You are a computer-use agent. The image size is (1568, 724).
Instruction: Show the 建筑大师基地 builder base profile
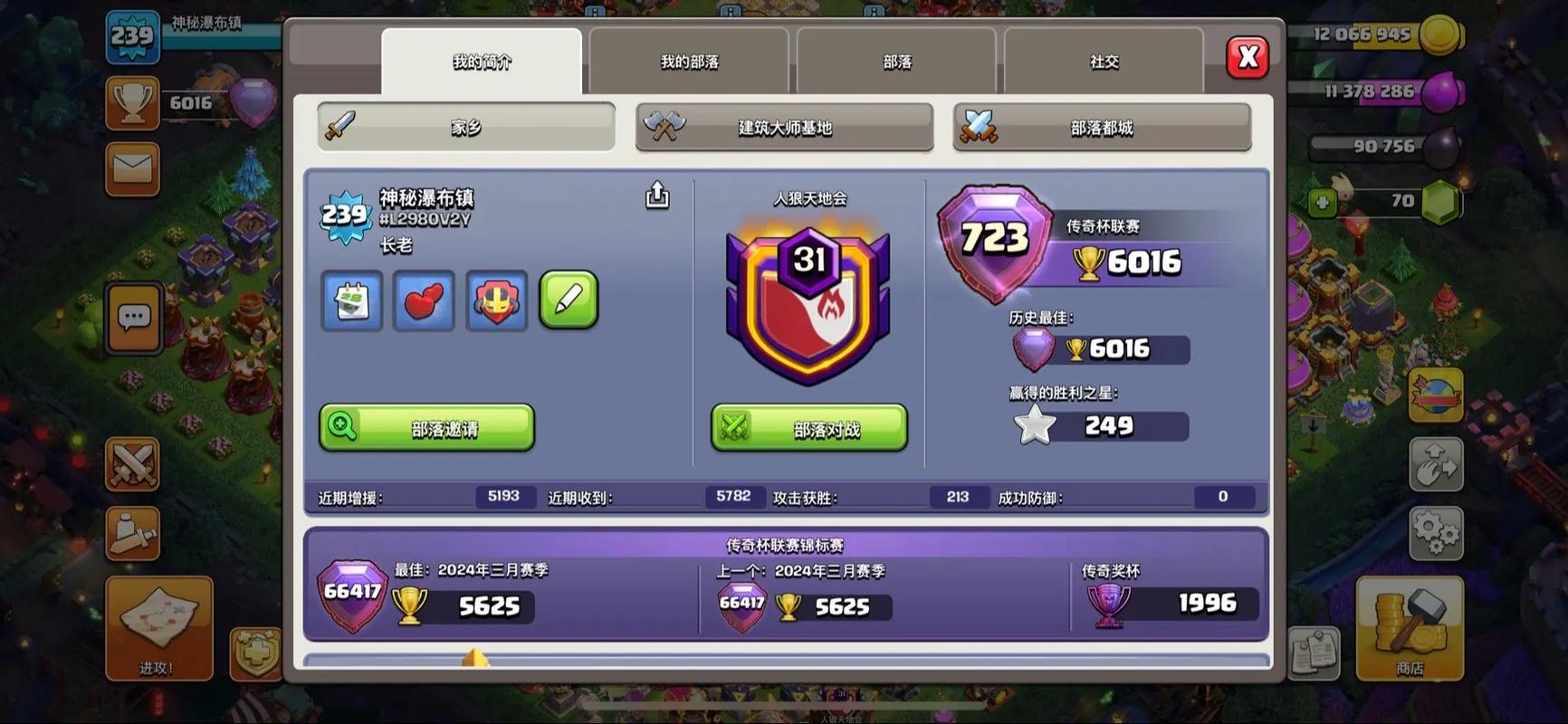pos(784,127)
